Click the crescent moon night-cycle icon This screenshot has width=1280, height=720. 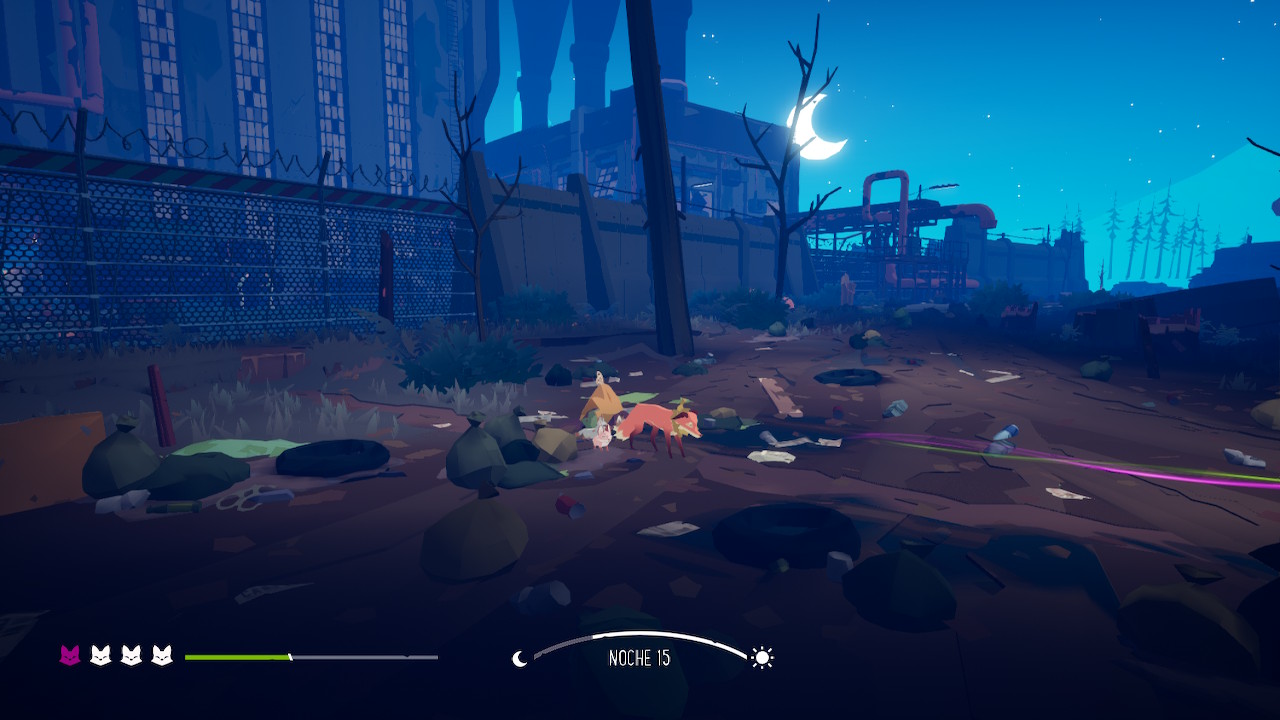pyautogui.click(x=519, y=658)
